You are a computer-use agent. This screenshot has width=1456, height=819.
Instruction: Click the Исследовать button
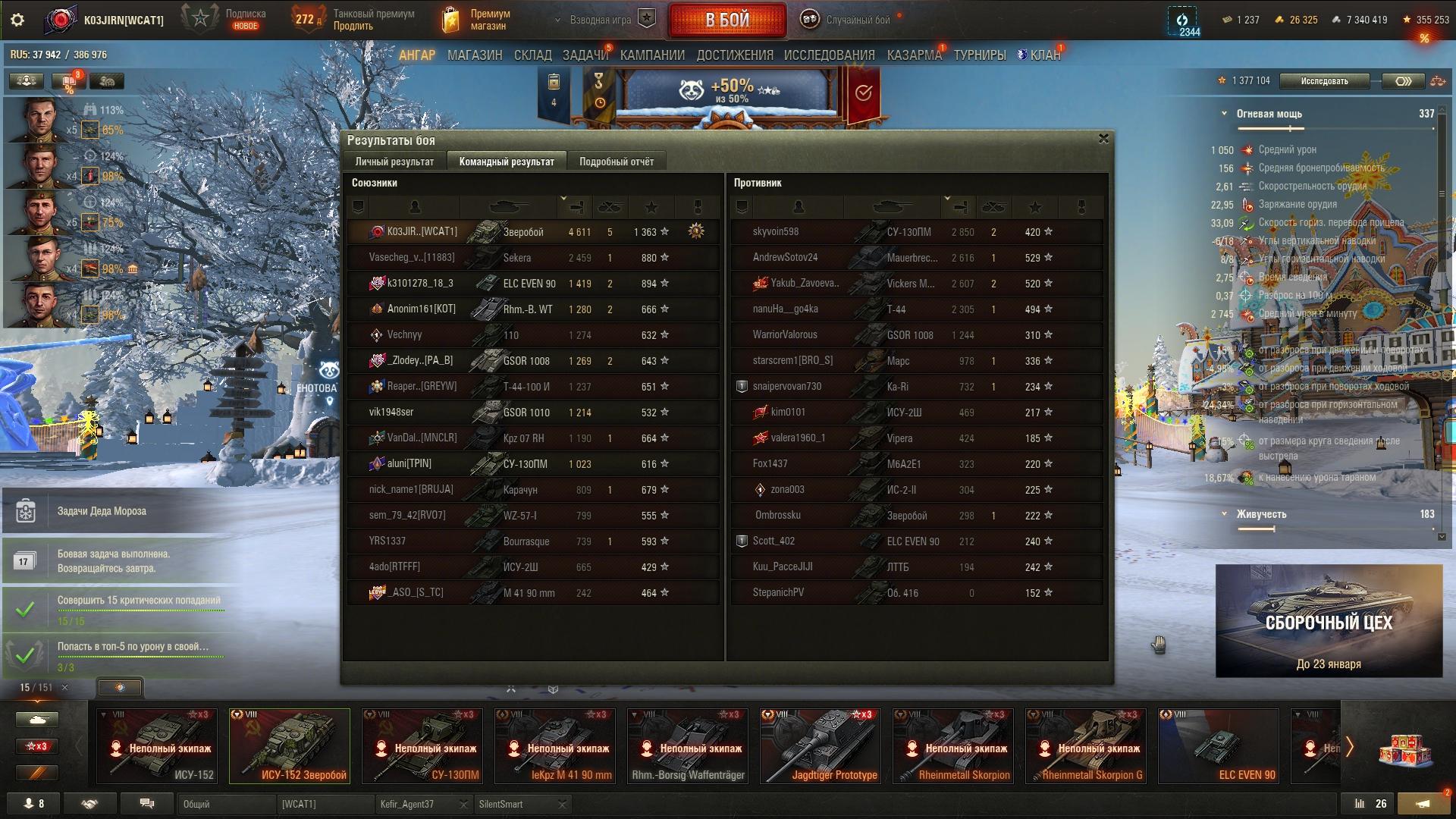(x=1324, y=81)
